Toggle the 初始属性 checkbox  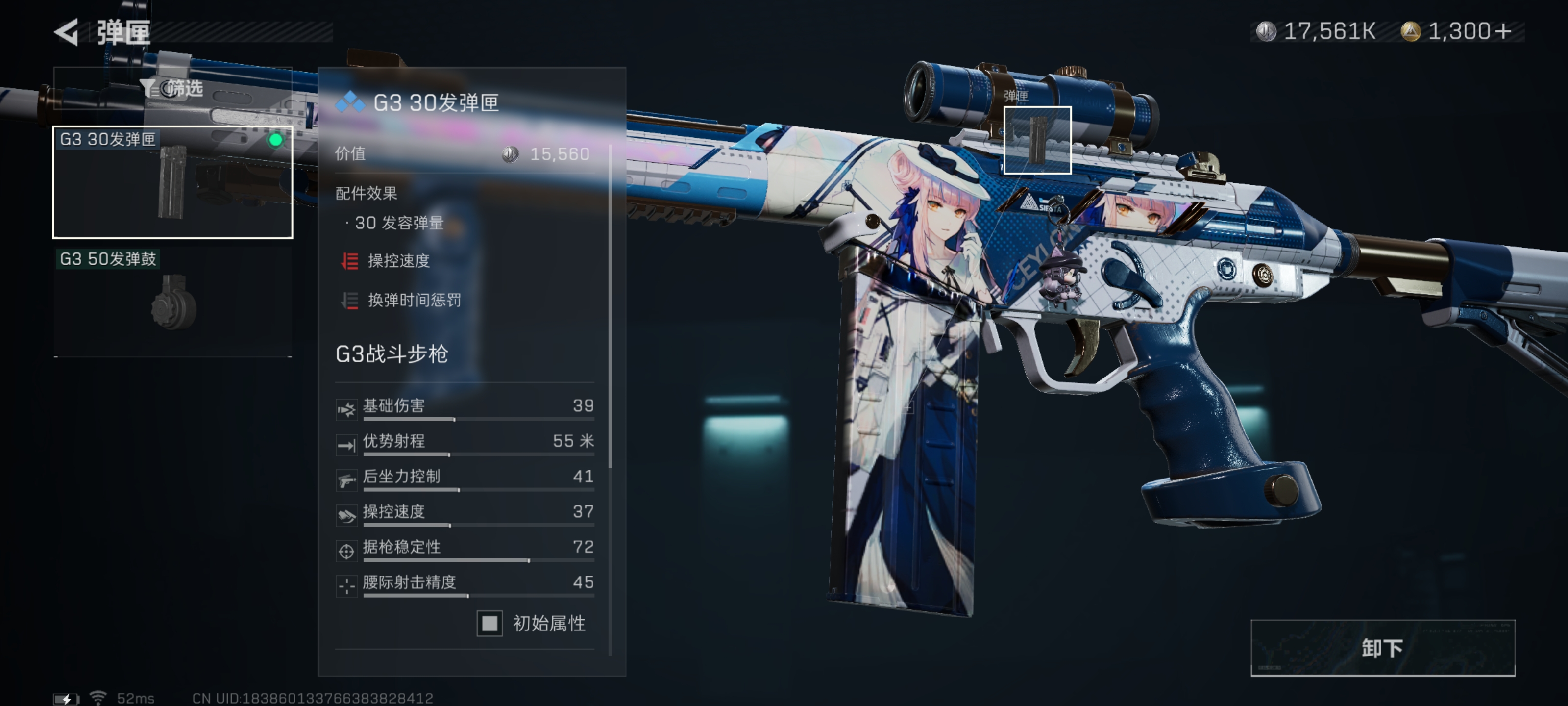pos(490,623)
